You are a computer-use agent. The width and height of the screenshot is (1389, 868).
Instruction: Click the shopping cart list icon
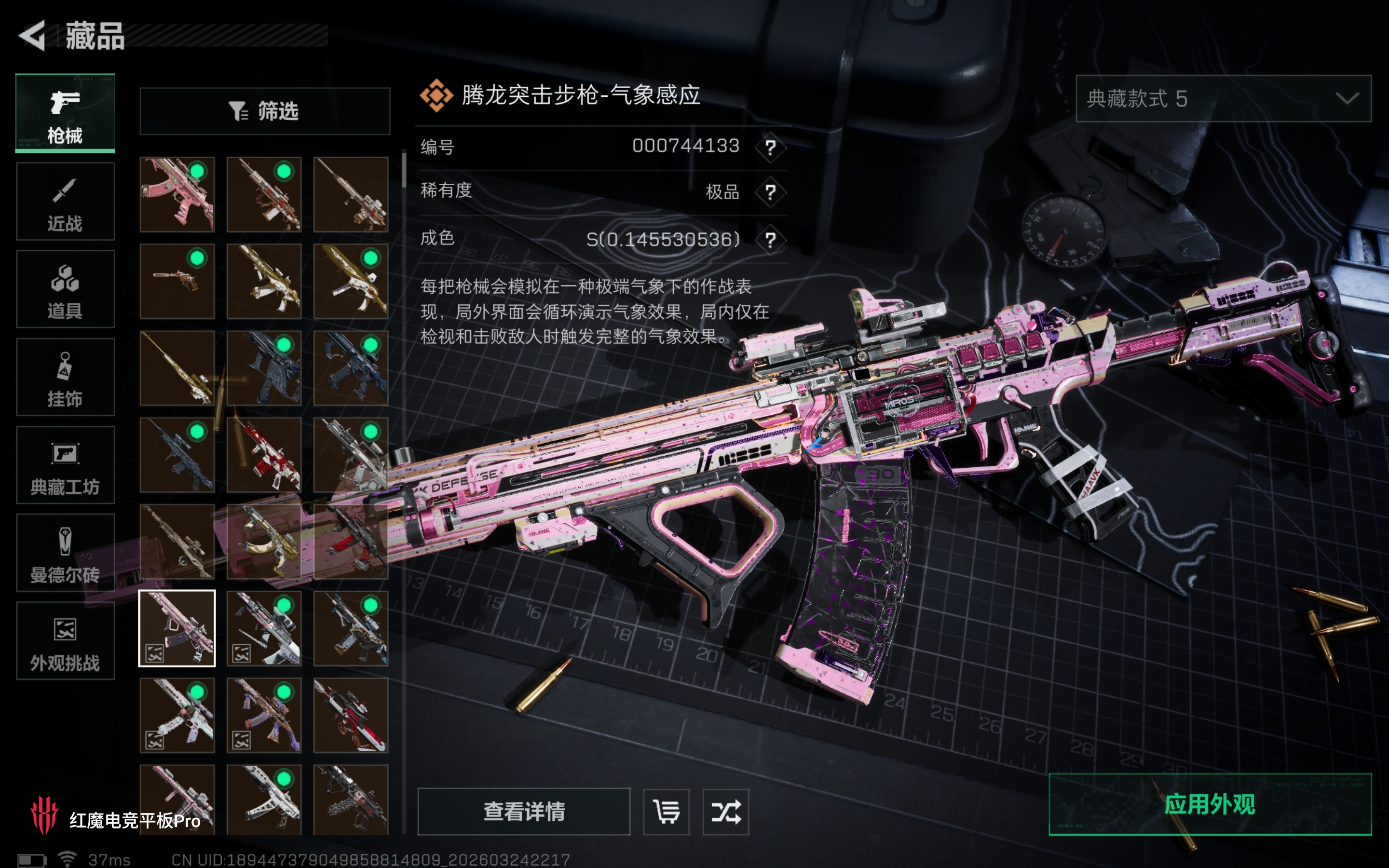pos(666,812)
